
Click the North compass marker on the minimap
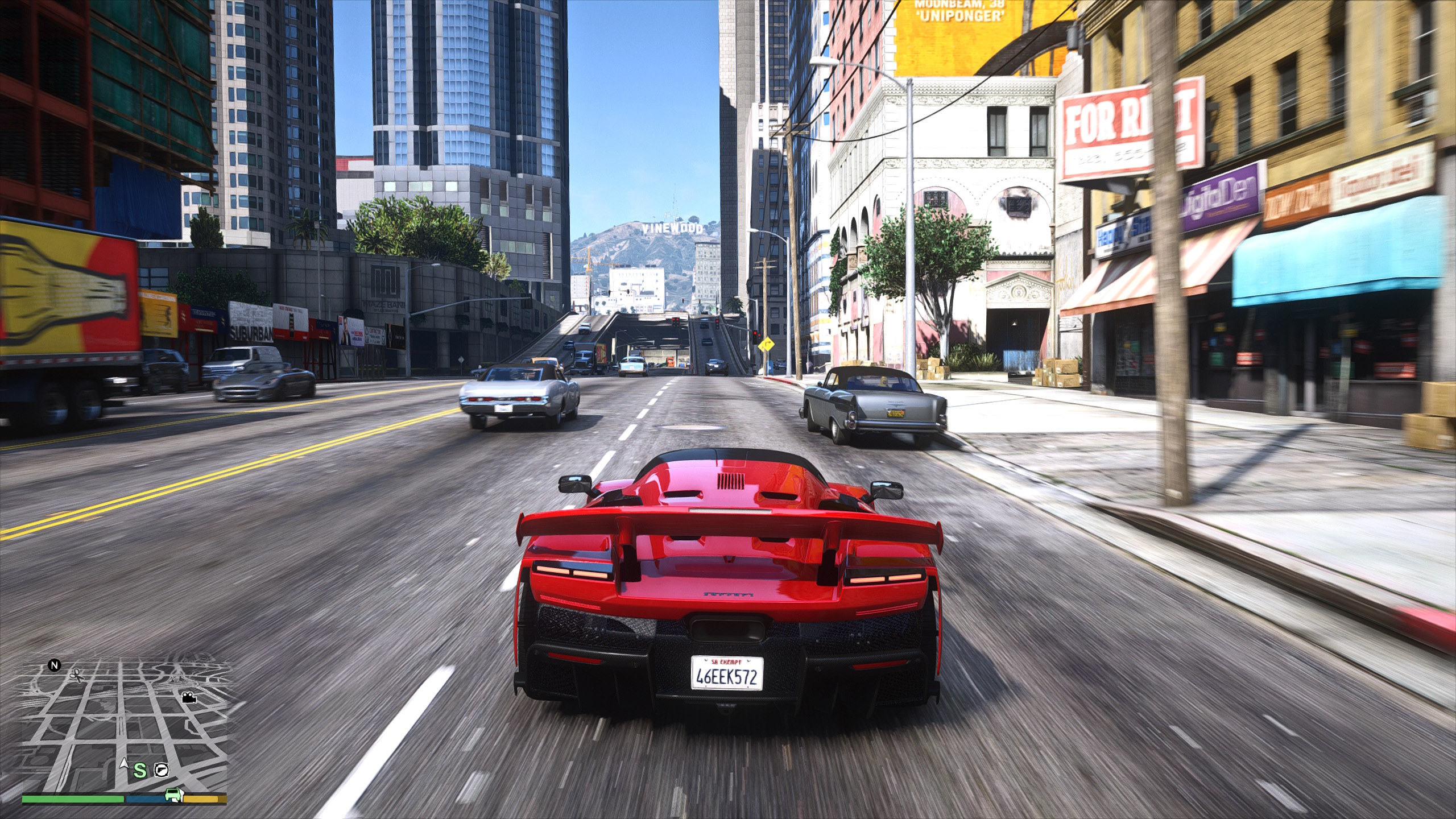[x=55, y=665]
